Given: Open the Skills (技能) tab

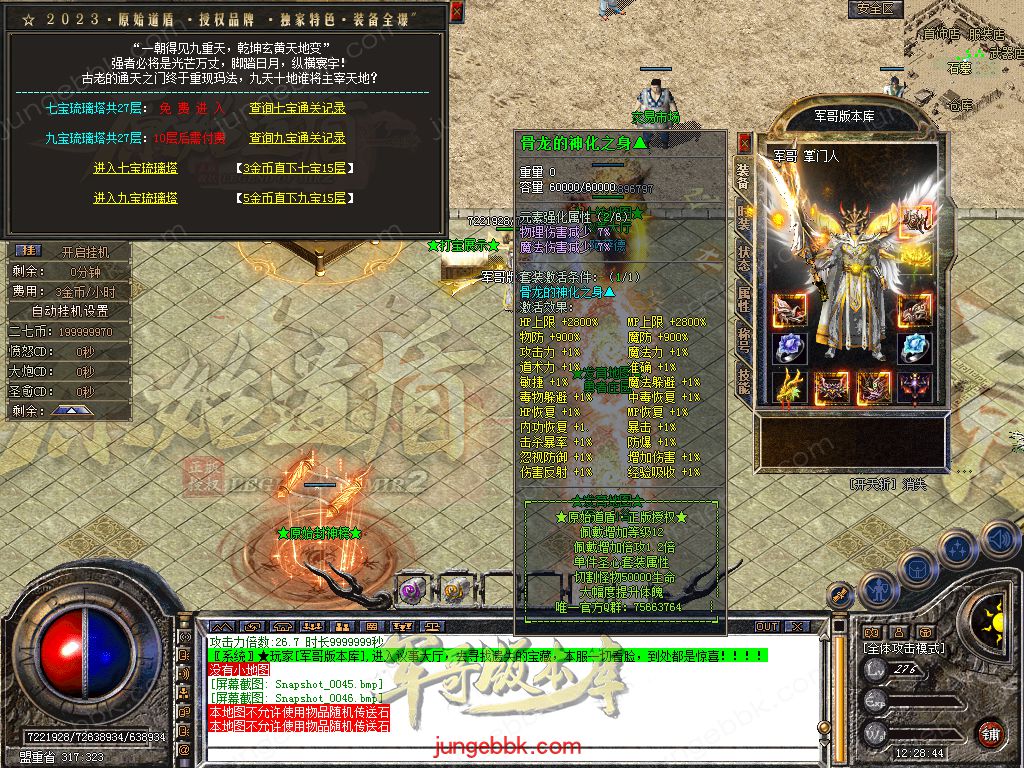Looking at the screenshot, I should pos(744,378).
